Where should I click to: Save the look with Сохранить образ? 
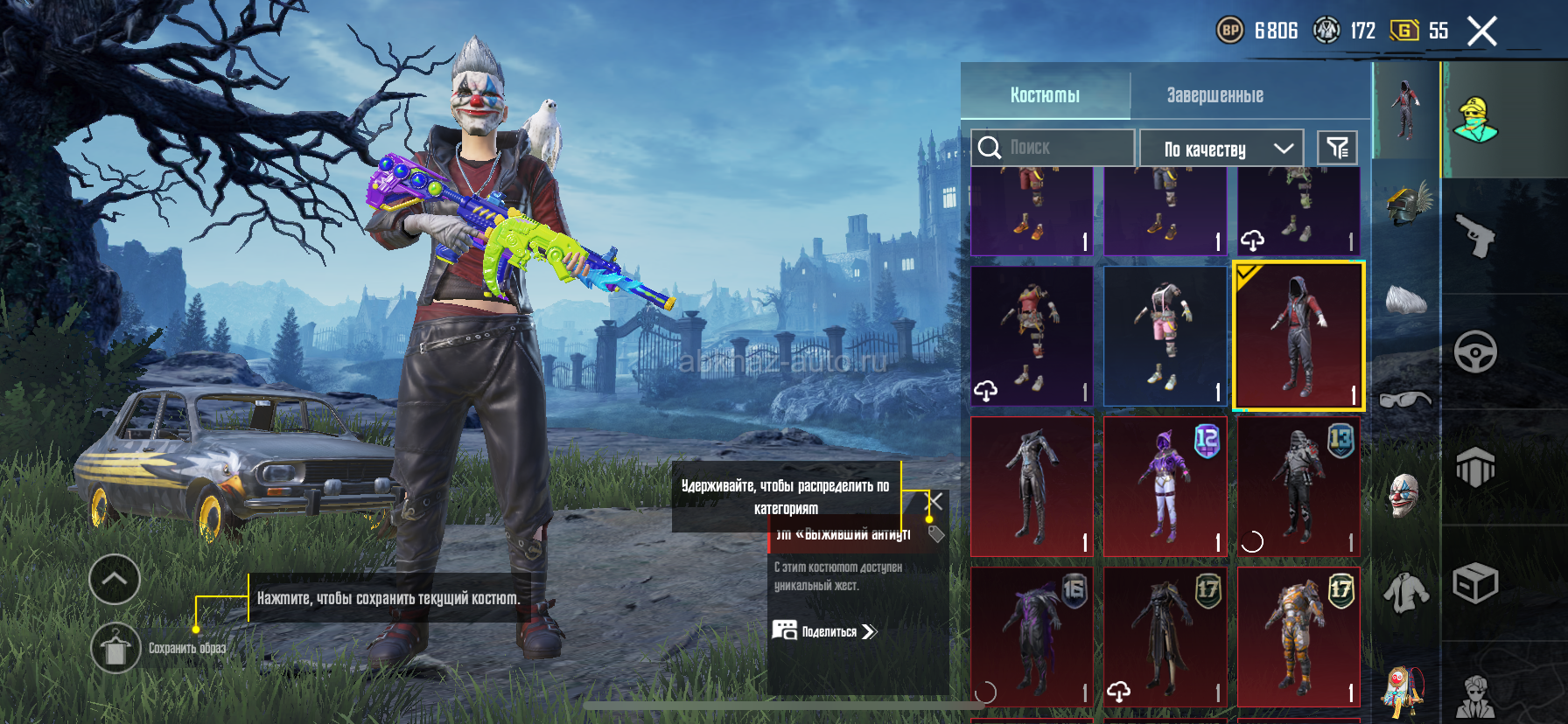pos(115,648)
